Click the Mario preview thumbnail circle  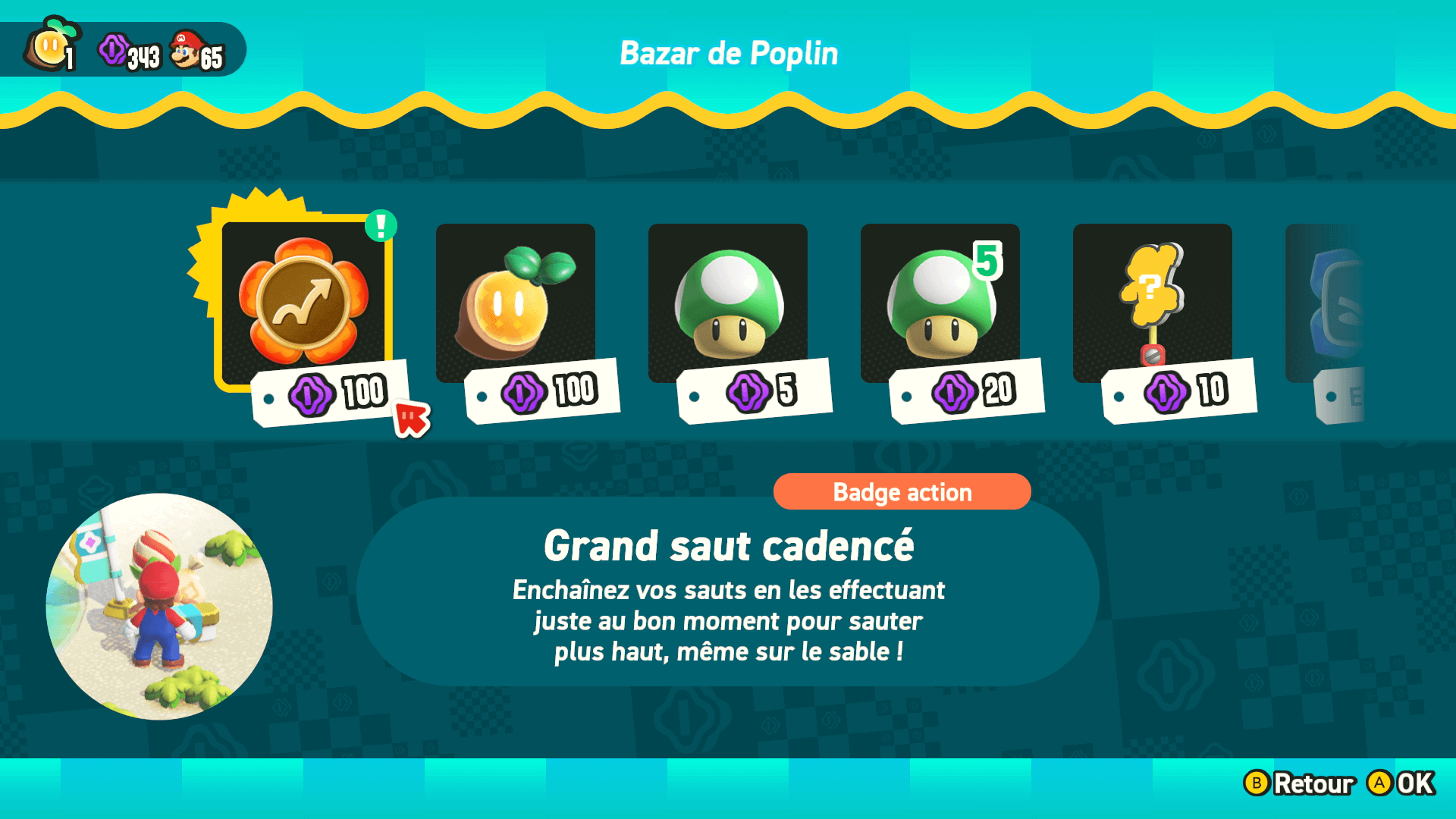point(159,607)
